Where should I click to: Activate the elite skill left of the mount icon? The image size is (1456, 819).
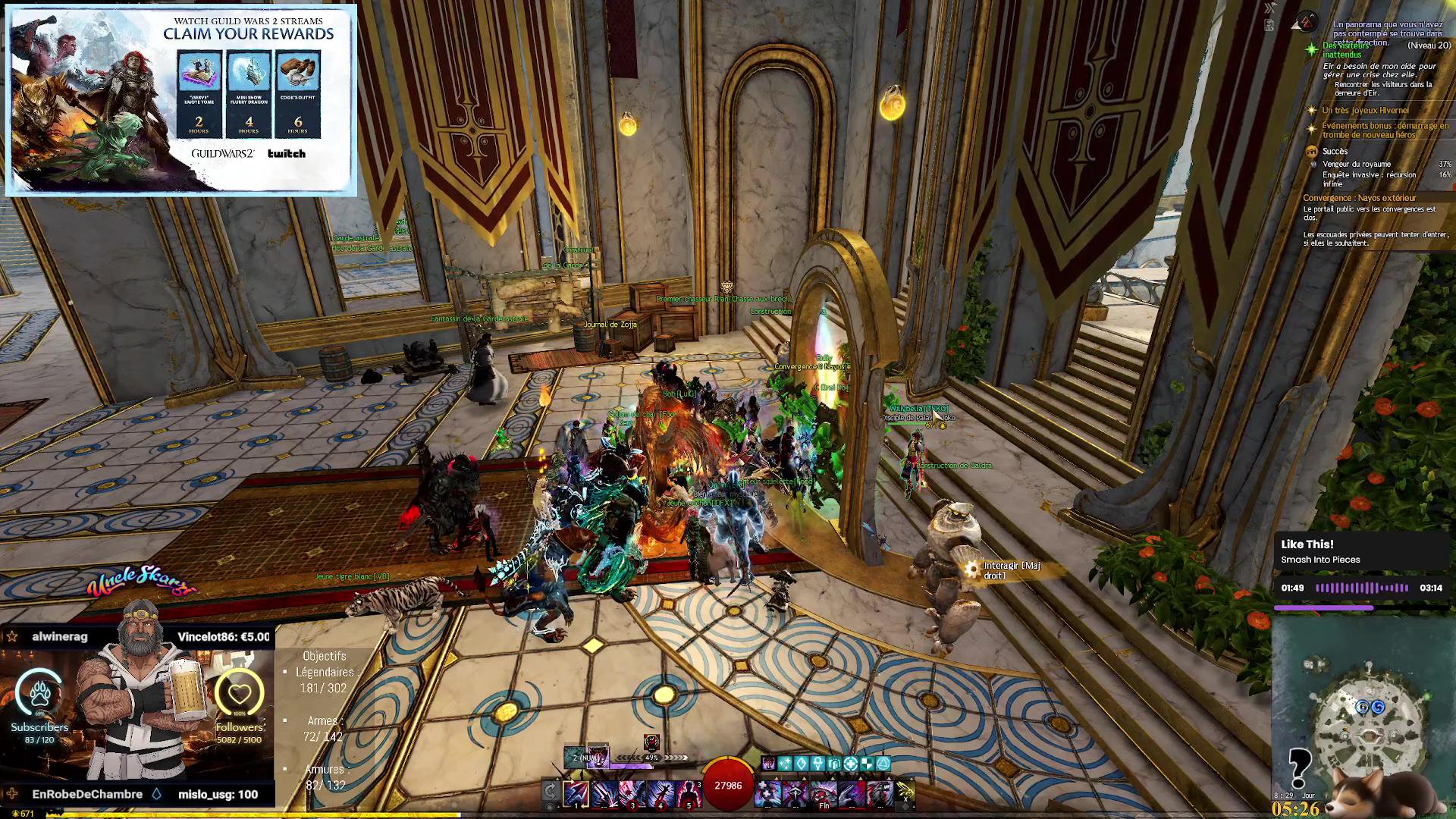coord(880,793)
